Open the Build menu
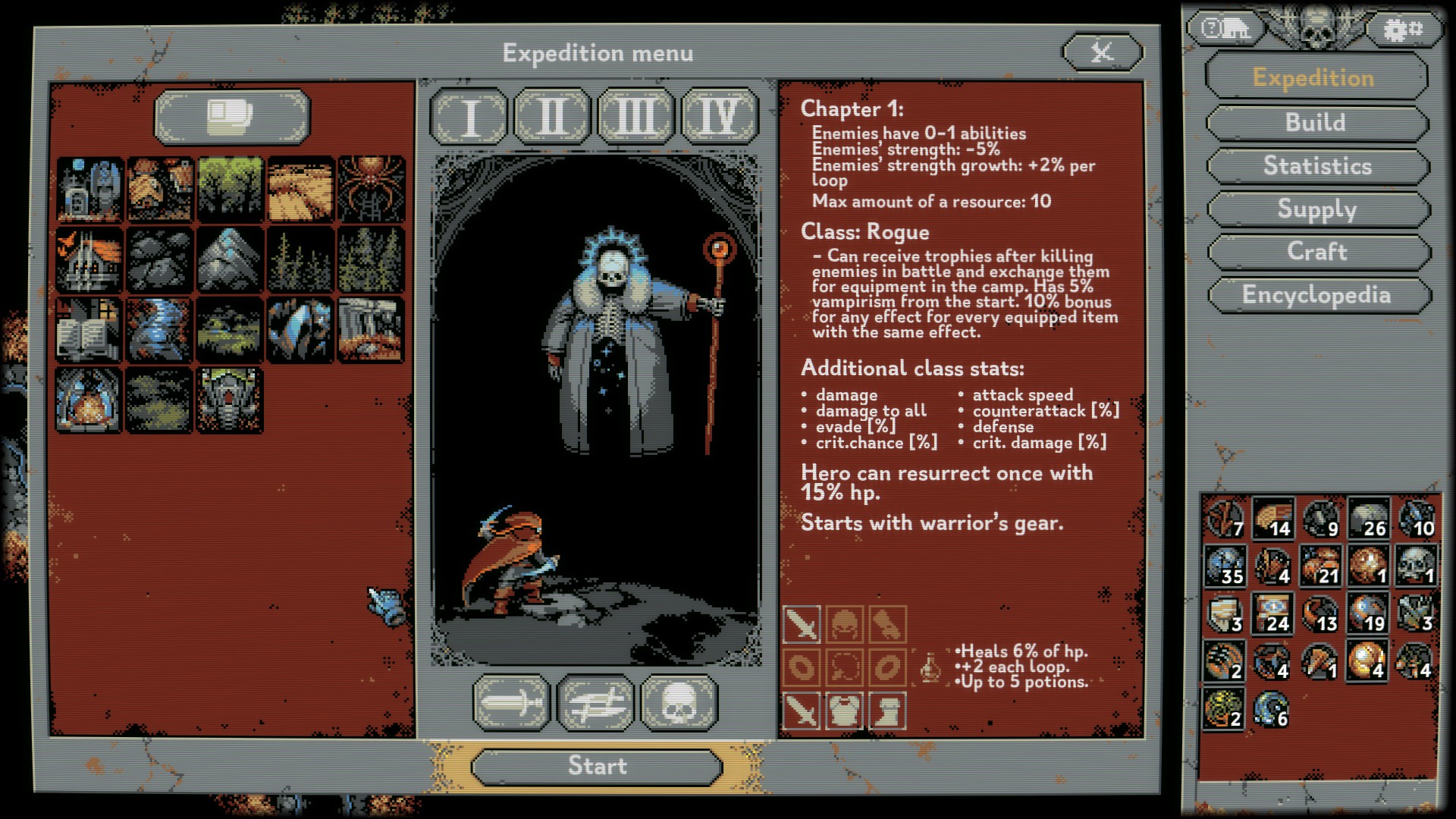 click(1316, 123)
